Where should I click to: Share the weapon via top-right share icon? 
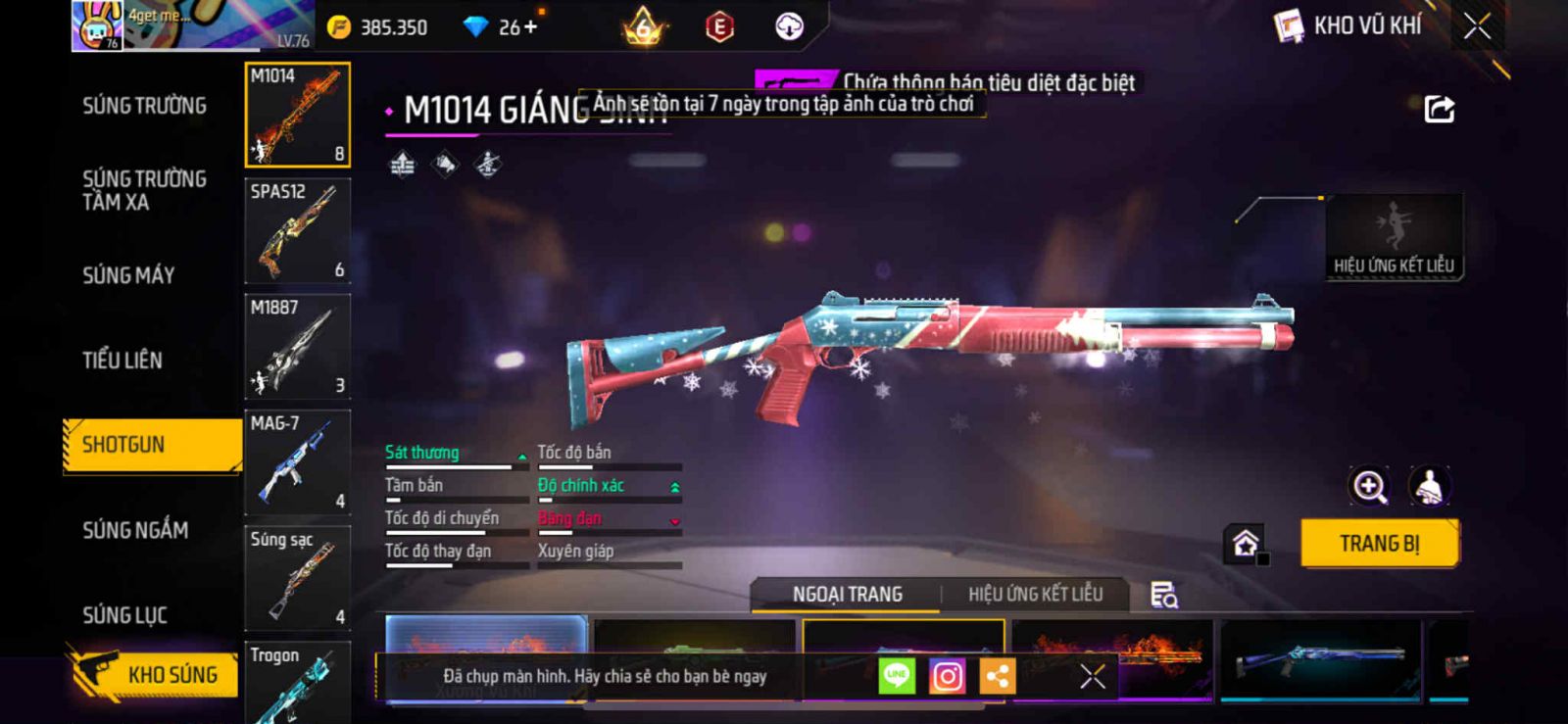point(1439,109)
